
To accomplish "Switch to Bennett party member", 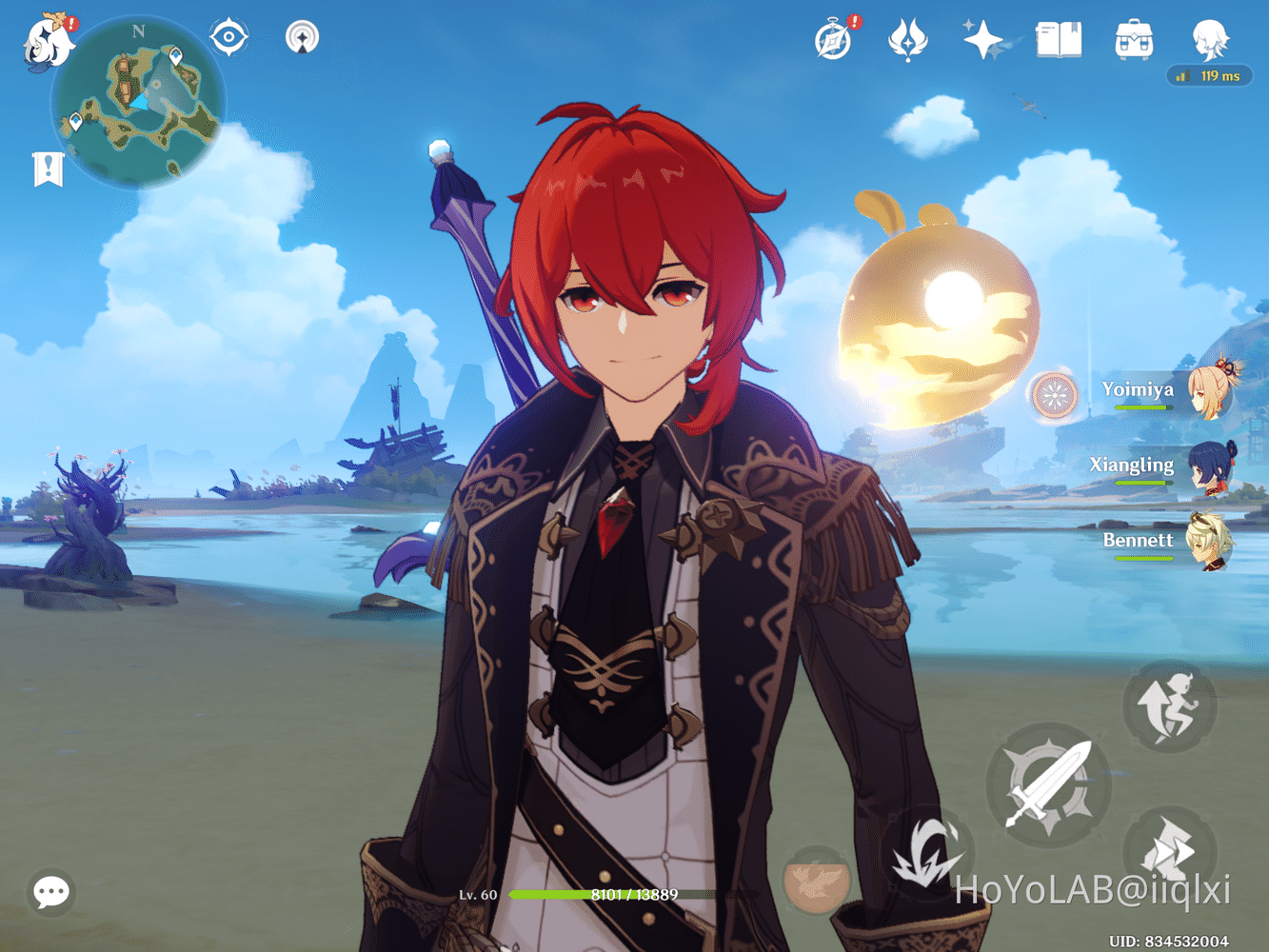I will click(1211, 540).
